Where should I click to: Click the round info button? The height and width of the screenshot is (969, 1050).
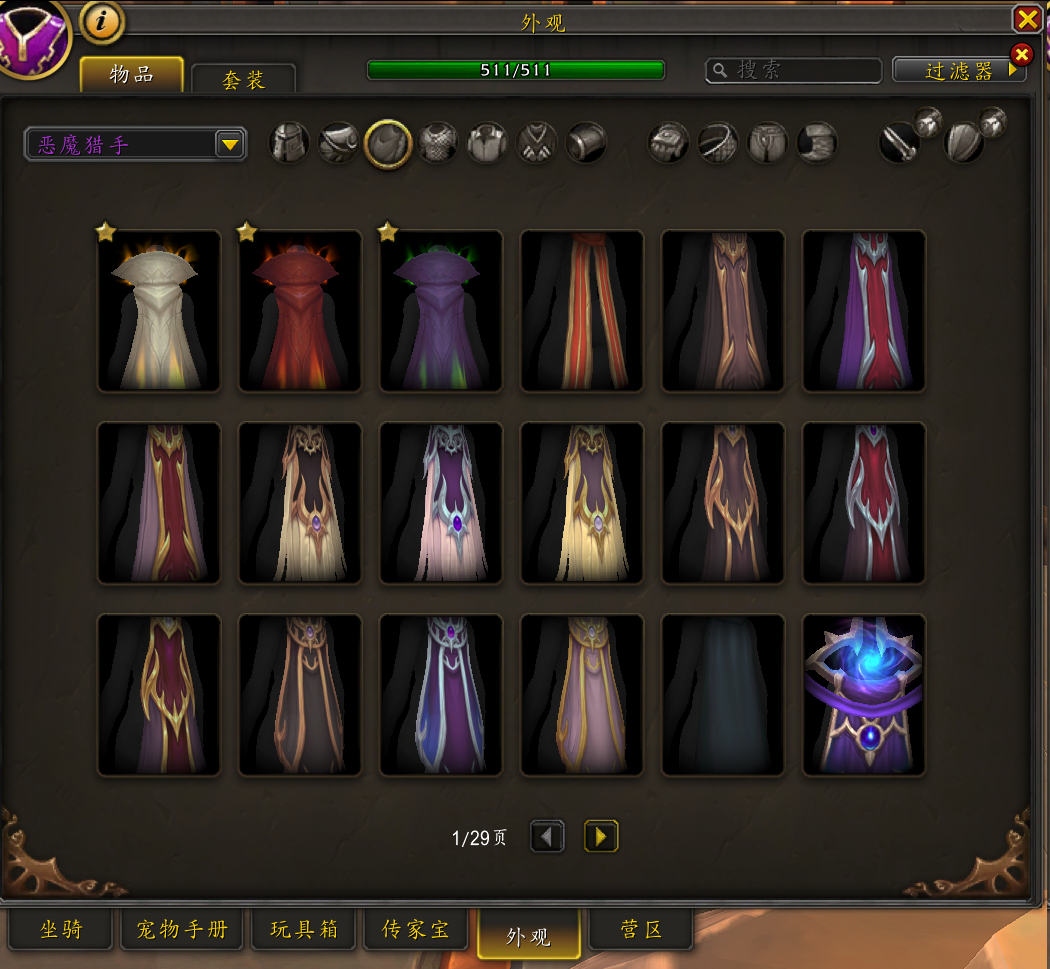click(x=102, y=20)
